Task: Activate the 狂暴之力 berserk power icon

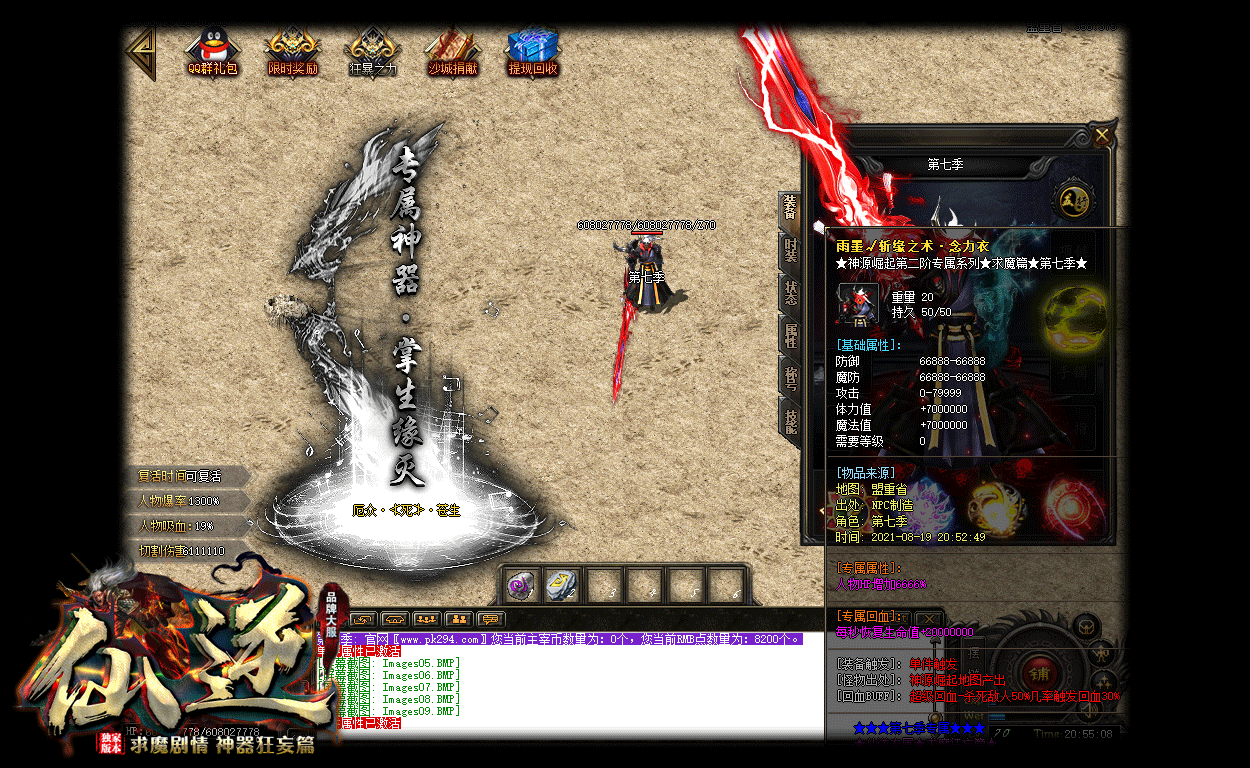Action: 372,50
